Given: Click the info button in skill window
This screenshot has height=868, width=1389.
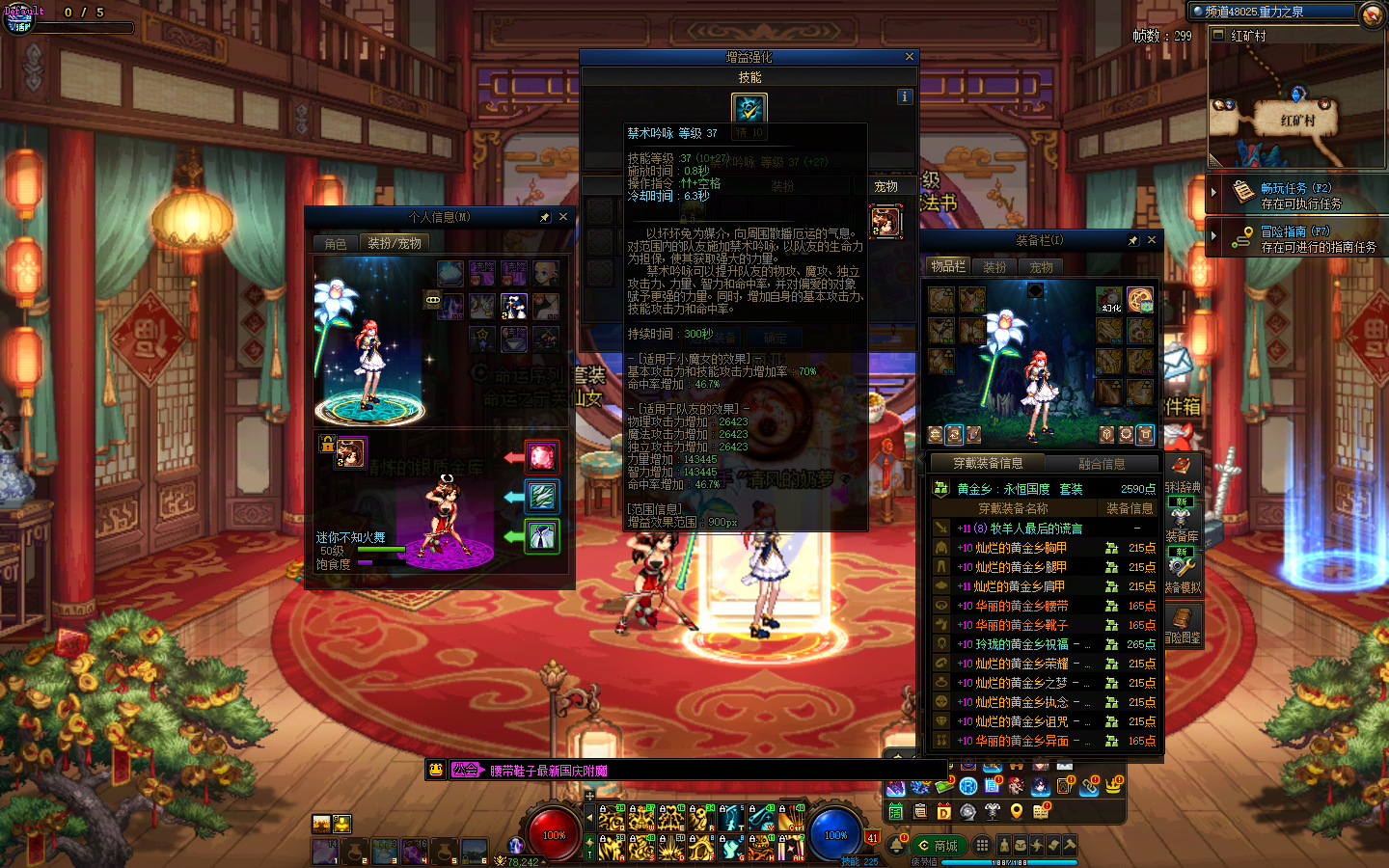Looking at the screenshot, I should coord(904,96).
